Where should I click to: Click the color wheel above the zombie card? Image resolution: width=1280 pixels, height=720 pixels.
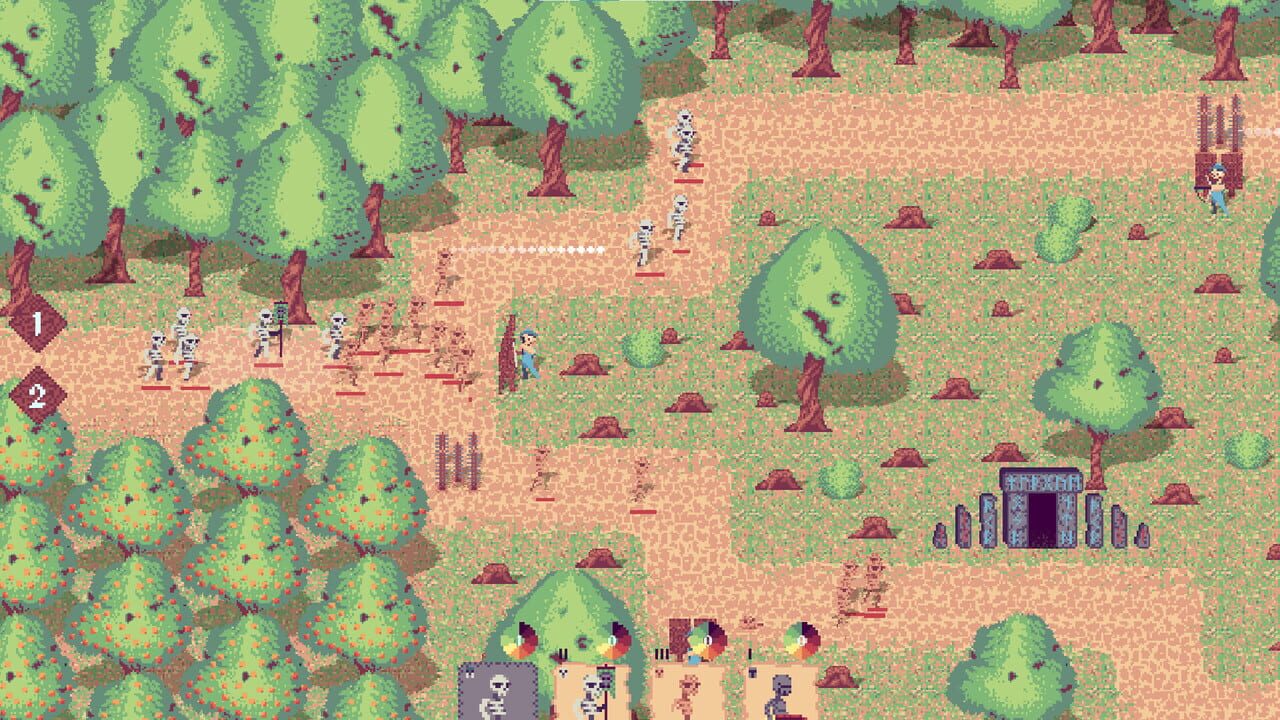[800, 639]
